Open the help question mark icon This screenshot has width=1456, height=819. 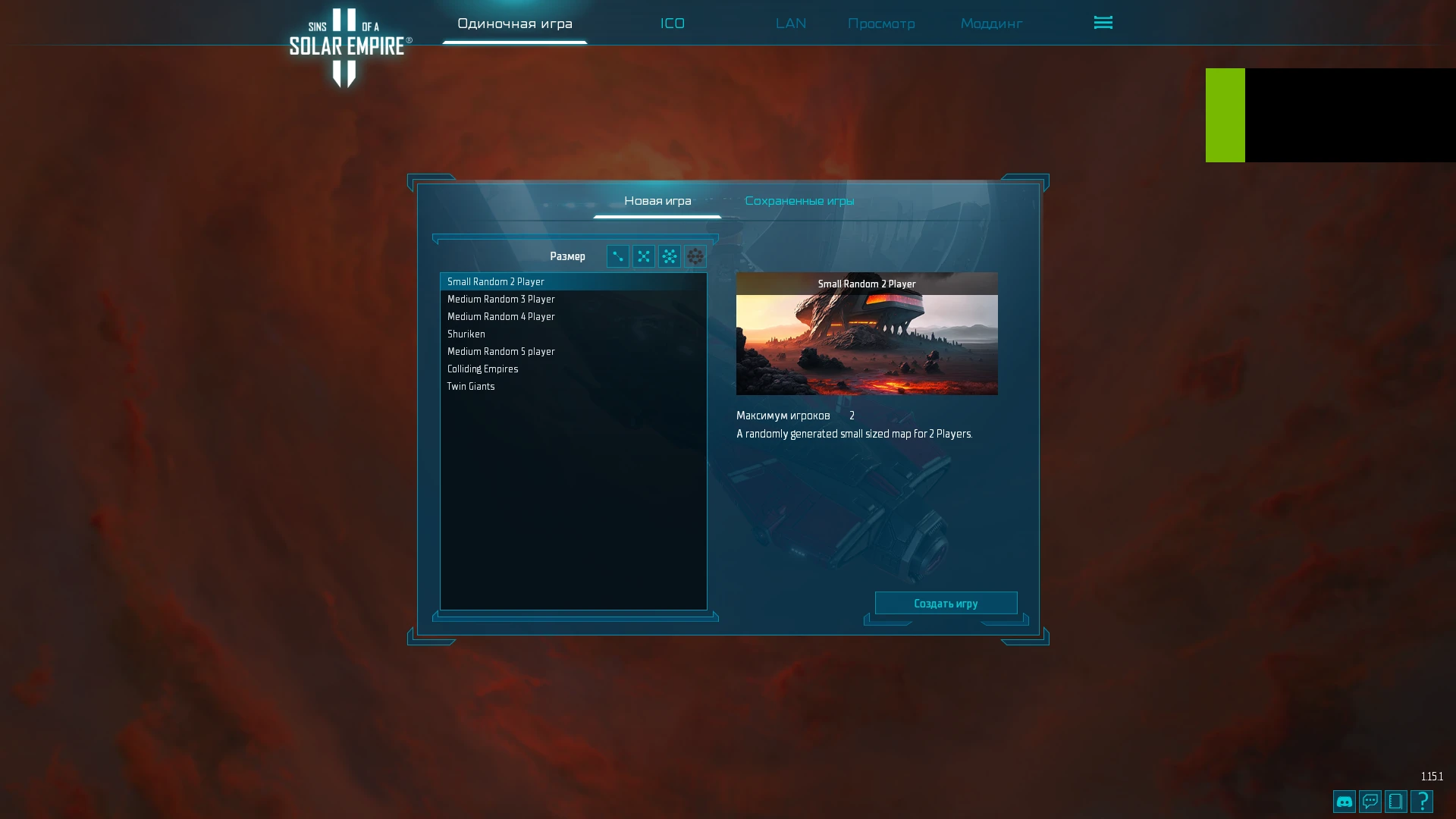coord(1421,801)
